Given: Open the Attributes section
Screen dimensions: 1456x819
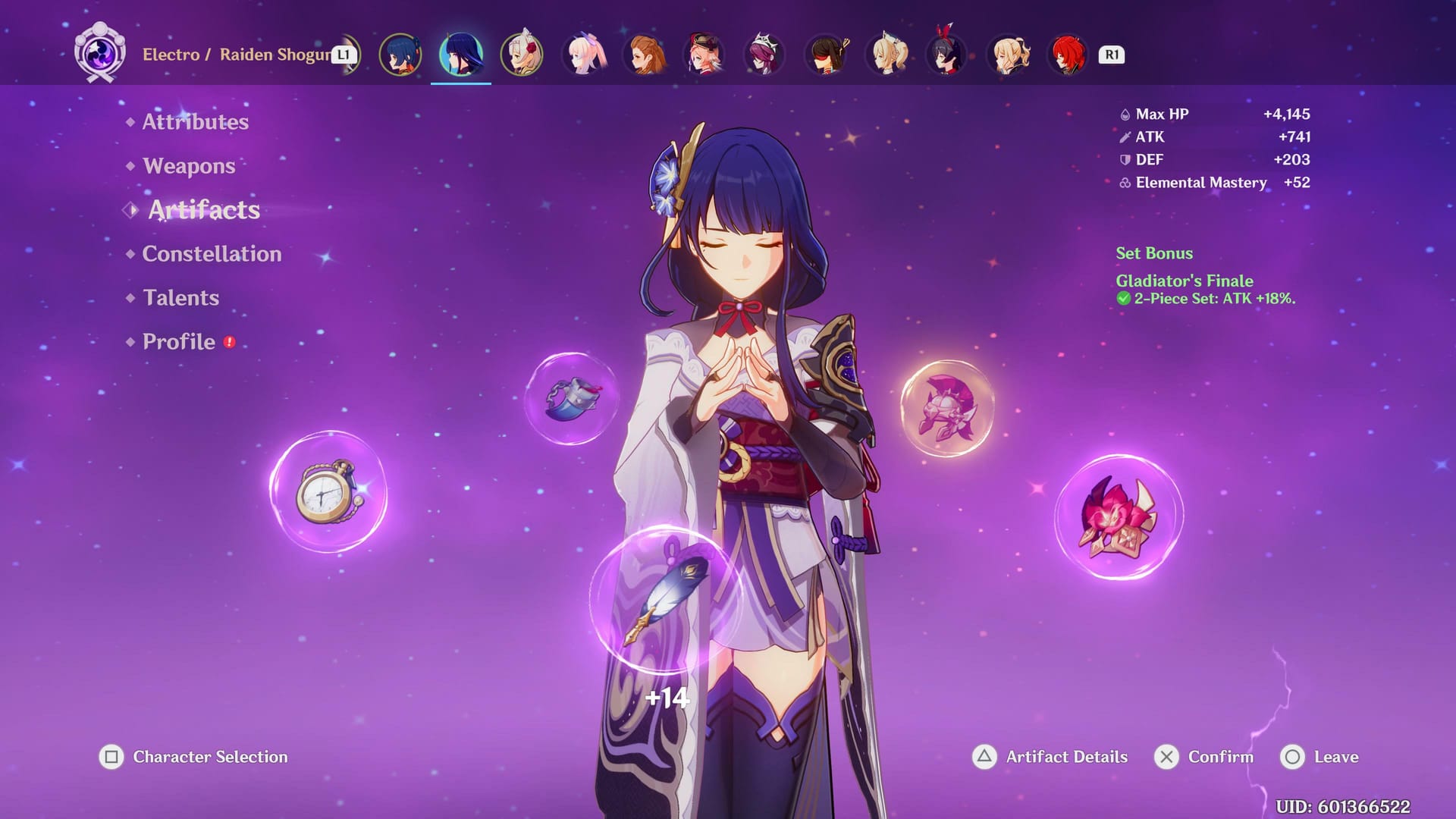Looking at the screenshot, I should [x=196, y=121].
